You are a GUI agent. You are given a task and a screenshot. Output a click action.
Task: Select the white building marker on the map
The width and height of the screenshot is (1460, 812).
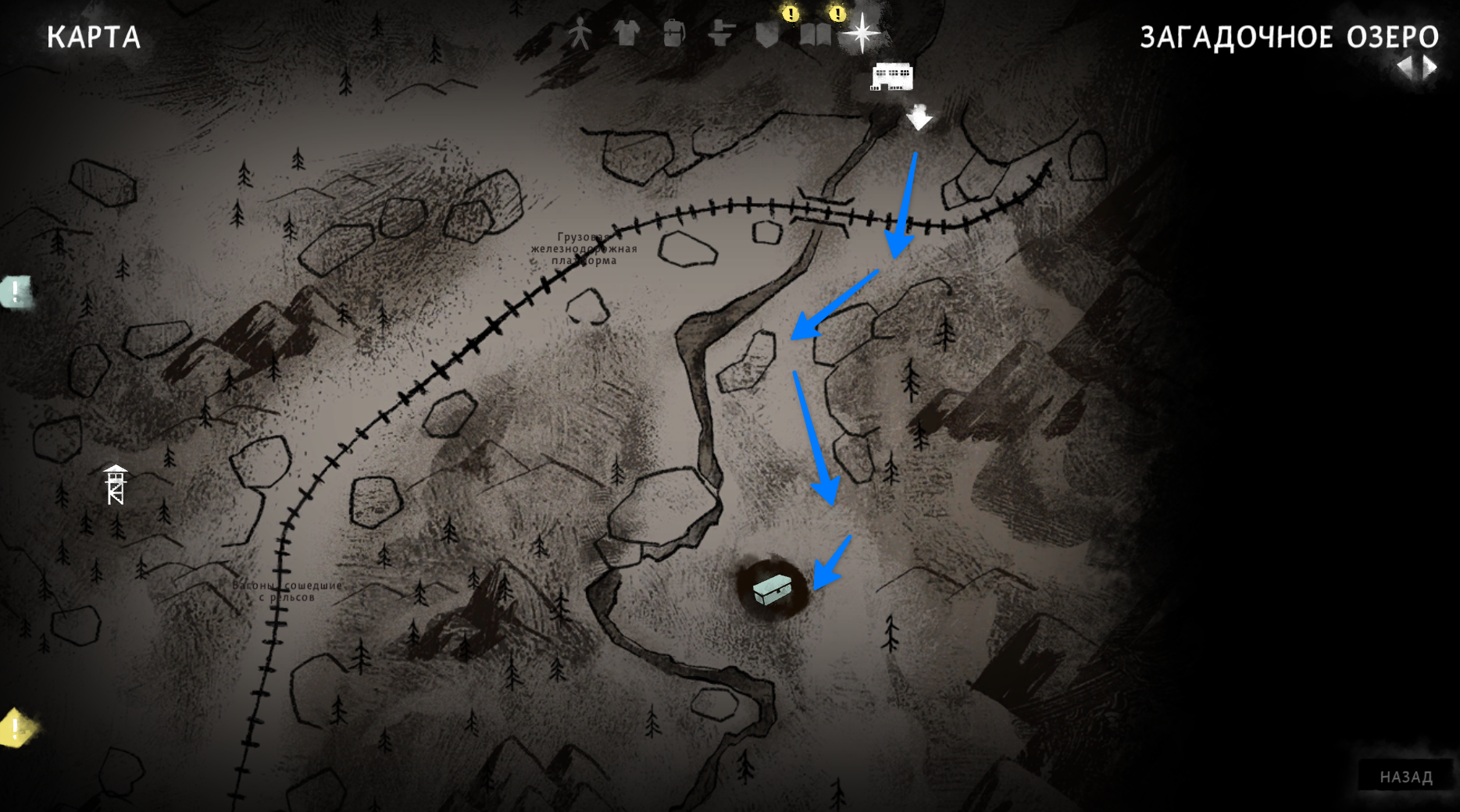pos(891,77)
